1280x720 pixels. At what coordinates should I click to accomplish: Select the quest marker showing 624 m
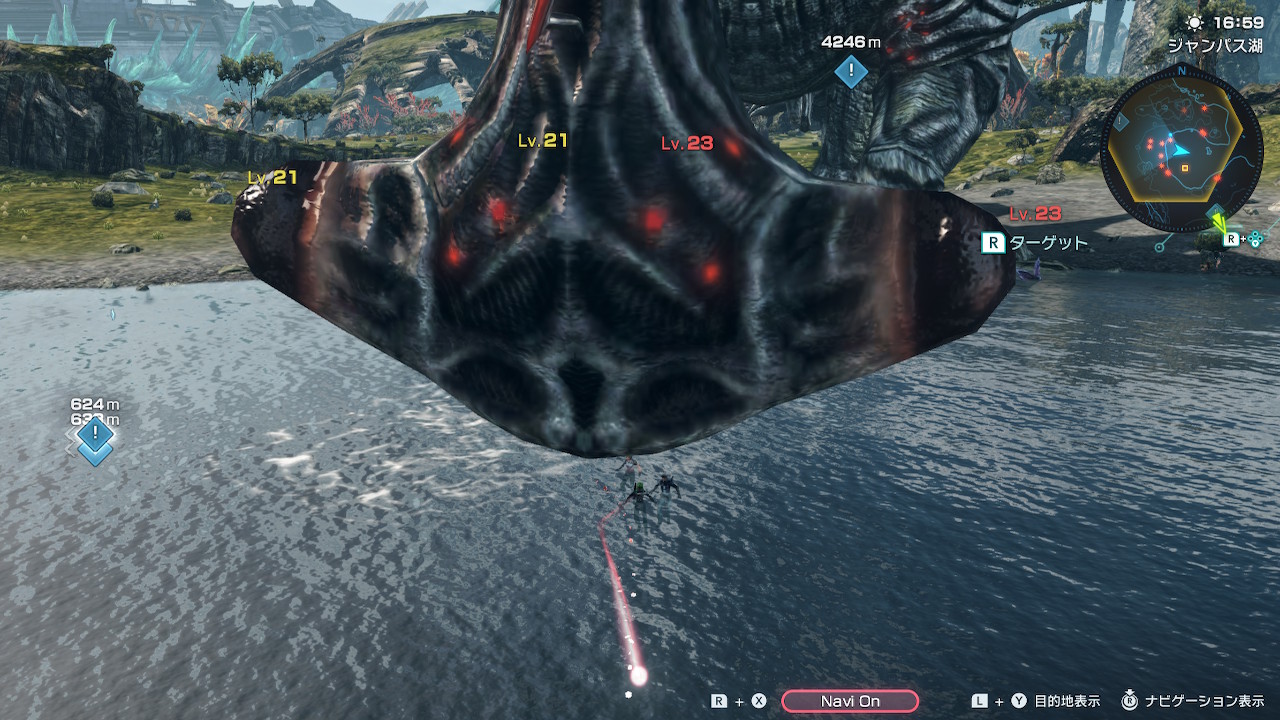coord(95,434)
